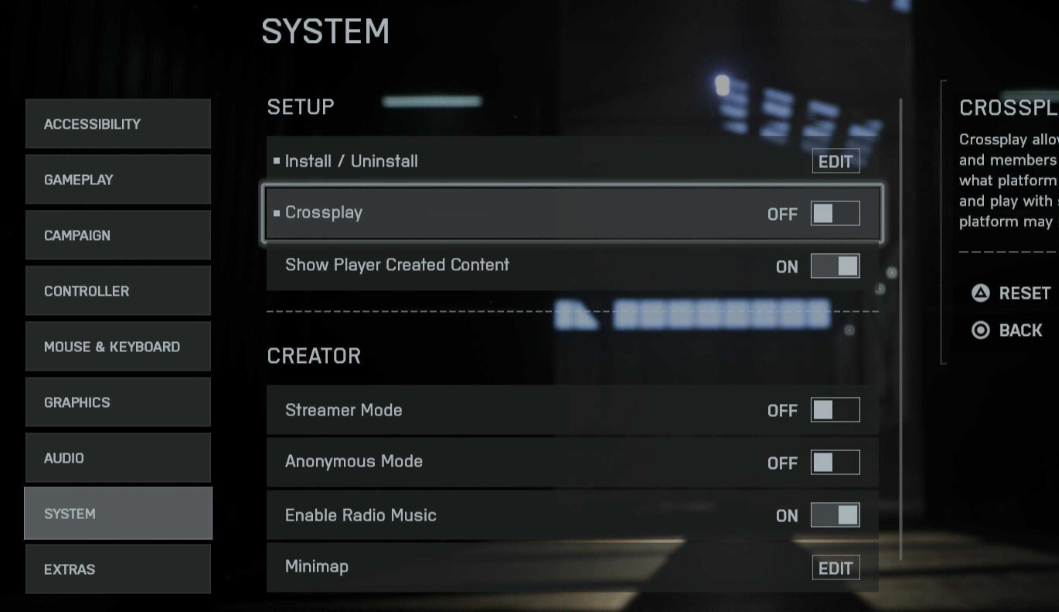Screen dimensions: 1059x612
Task: Switch to the Gameplay settings tab
Action: [118, 180]
